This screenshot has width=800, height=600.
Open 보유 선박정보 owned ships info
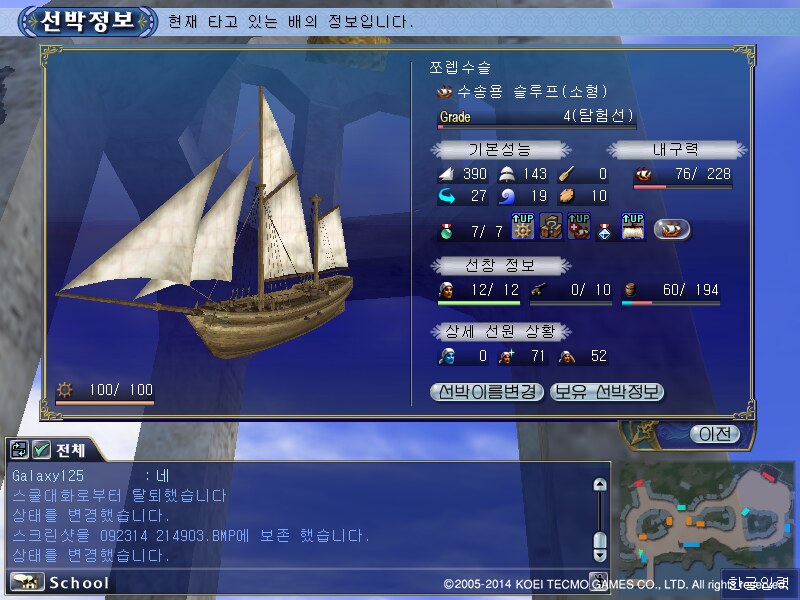pos(607,392)
